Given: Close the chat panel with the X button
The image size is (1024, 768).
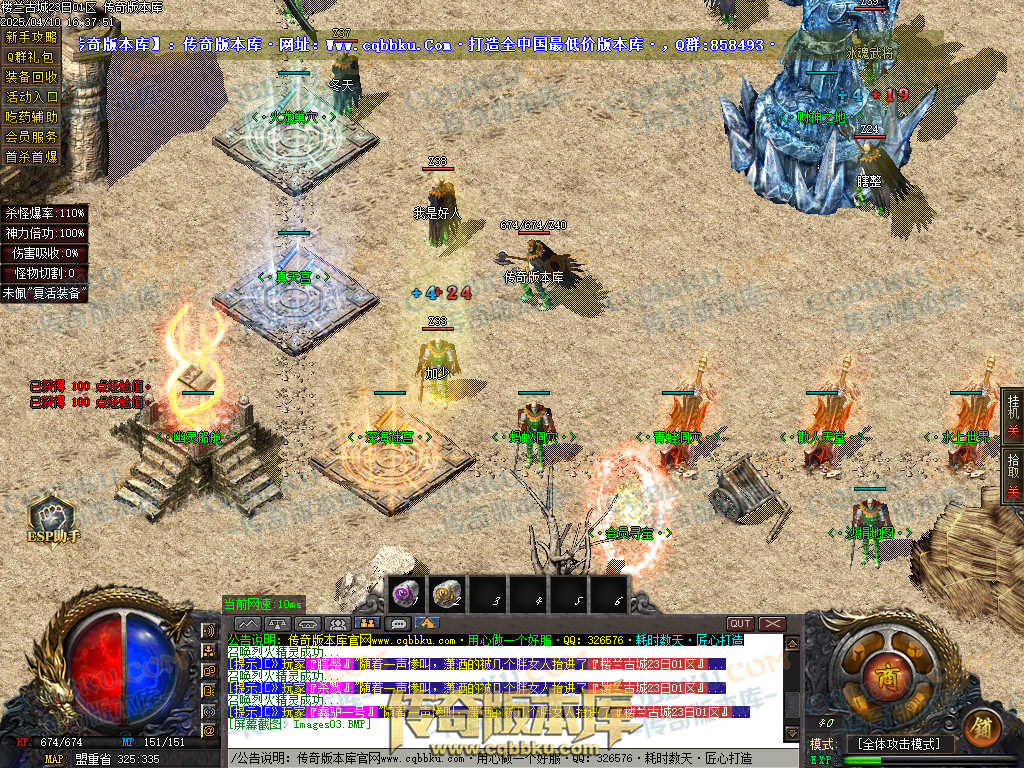Looking at the screenshot, I should [x=772, y=624].
